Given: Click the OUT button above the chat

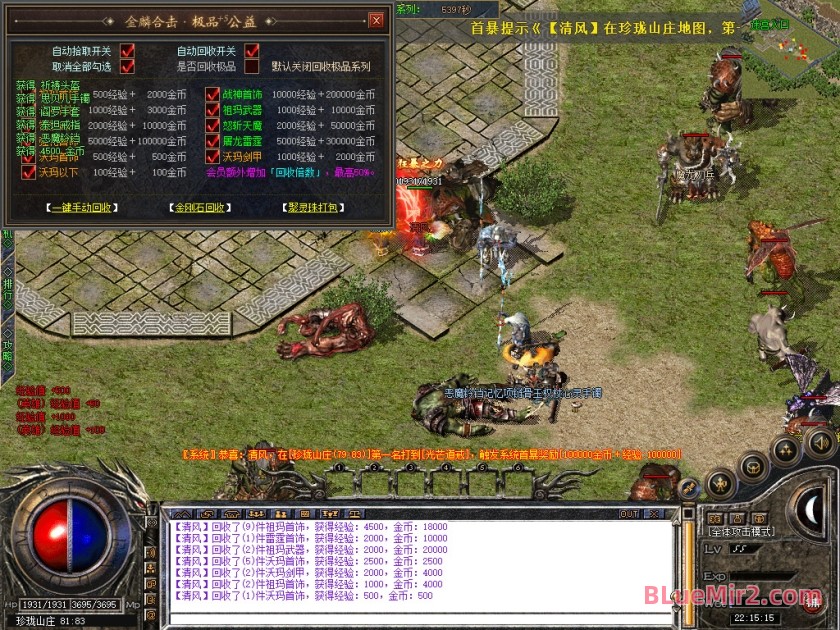Looking at the screenshot, I should (629, 514).
